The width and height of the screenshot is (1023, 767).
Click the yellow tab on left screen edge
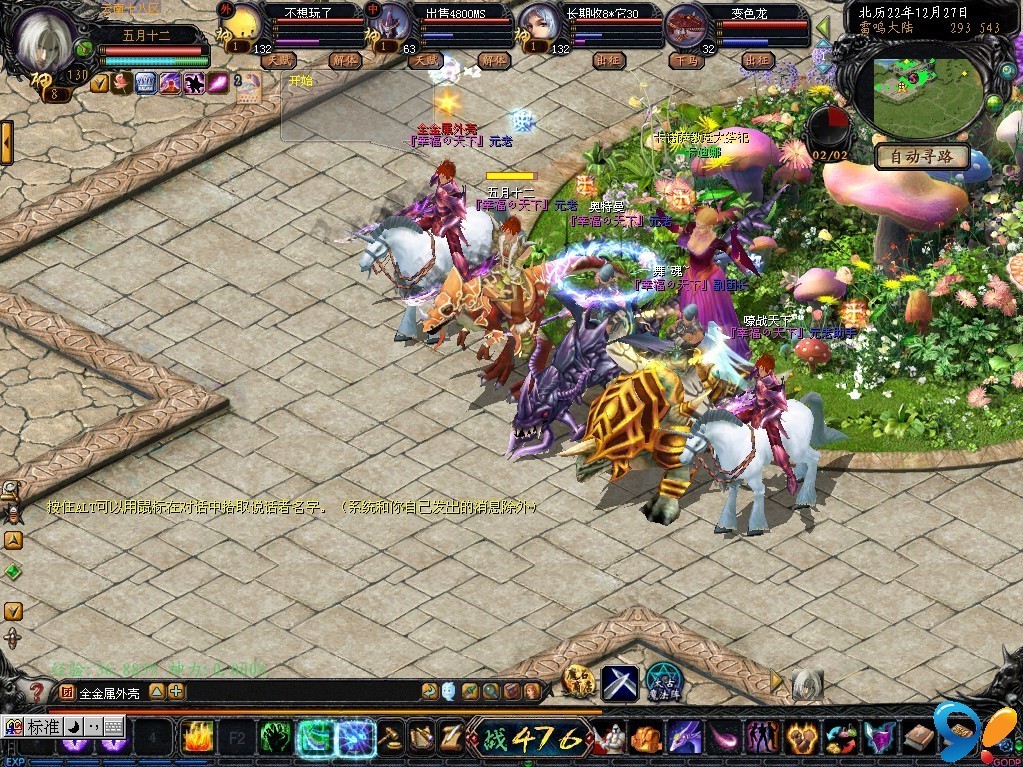click(x=6, y=142)
